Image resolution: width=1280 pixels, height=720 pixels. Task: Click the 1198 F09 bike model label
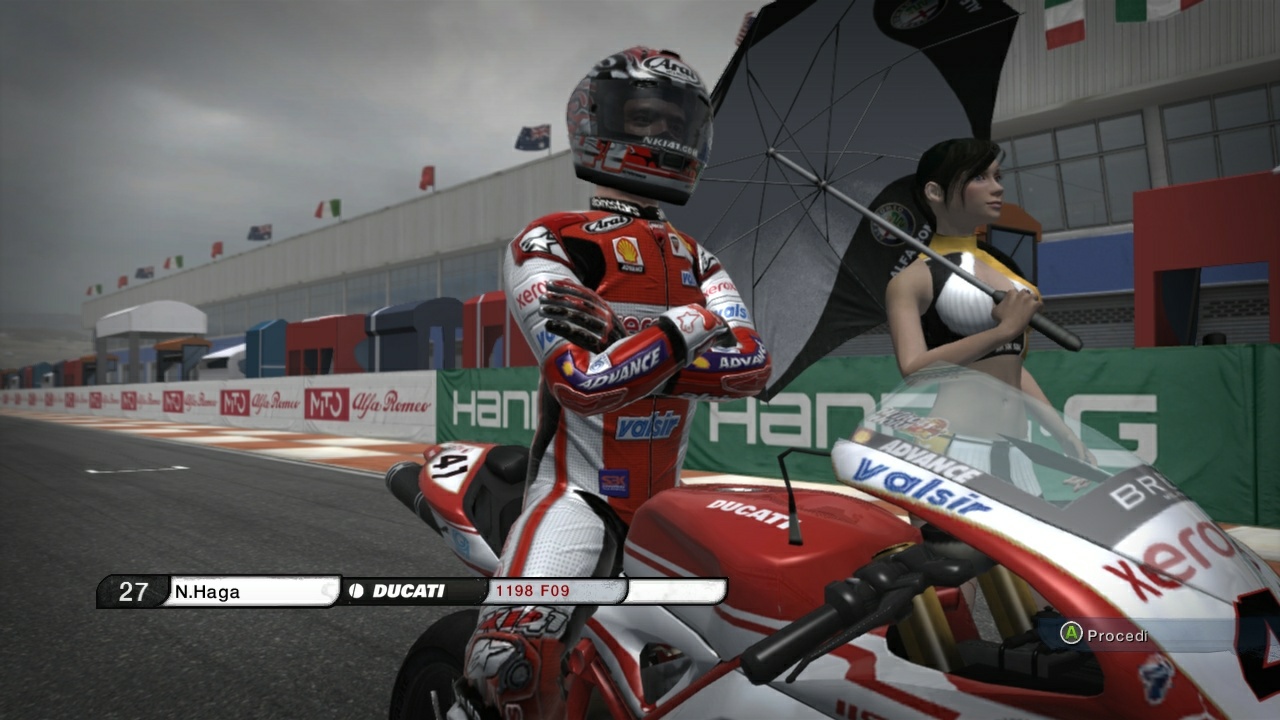click(531, 591)
